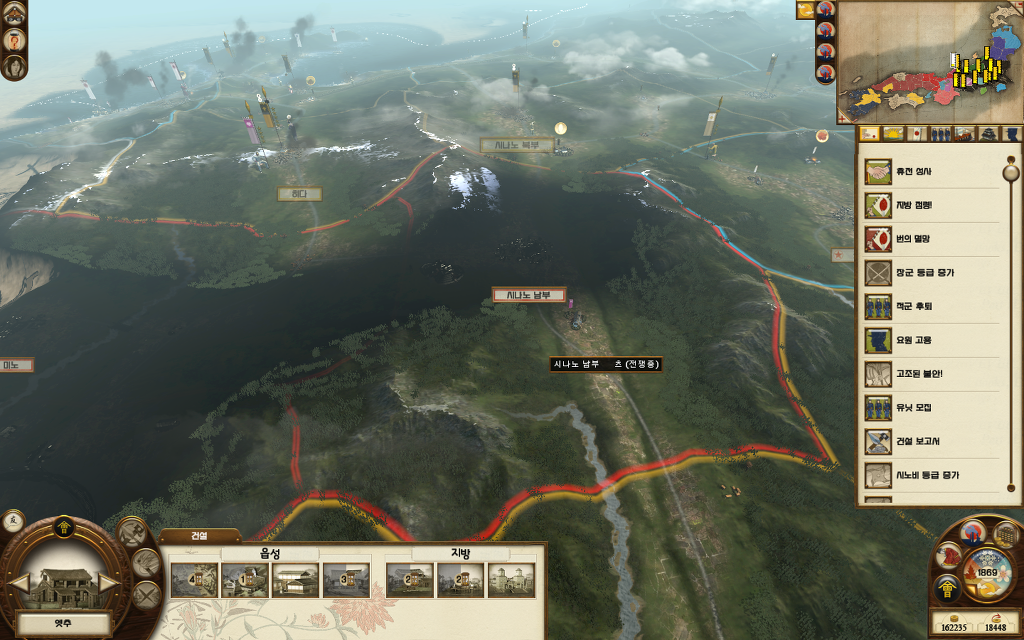Select the castle event filter tab
Viewport: 1024px width, 640px height.
pyautogui.click(x=988, y=134)
